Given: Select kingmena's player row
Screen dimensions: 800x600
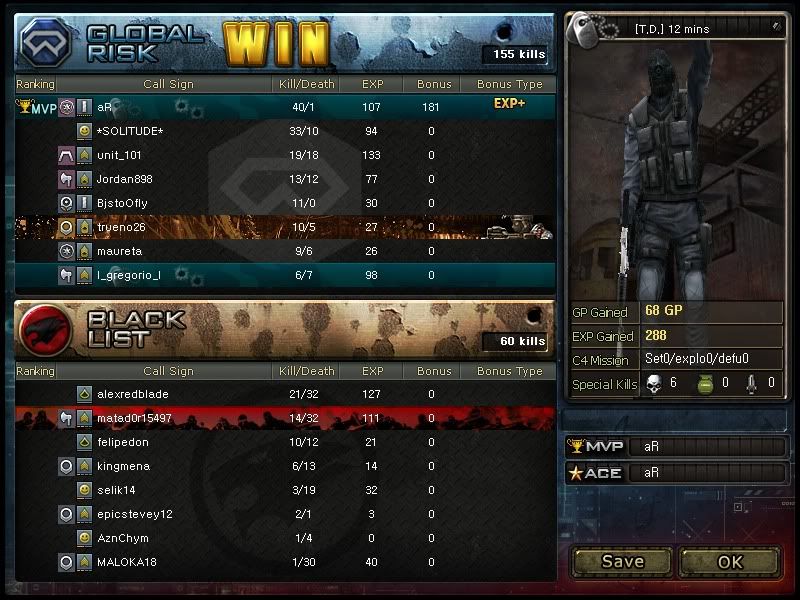Looking at the screenshot, I should (122, 466).
